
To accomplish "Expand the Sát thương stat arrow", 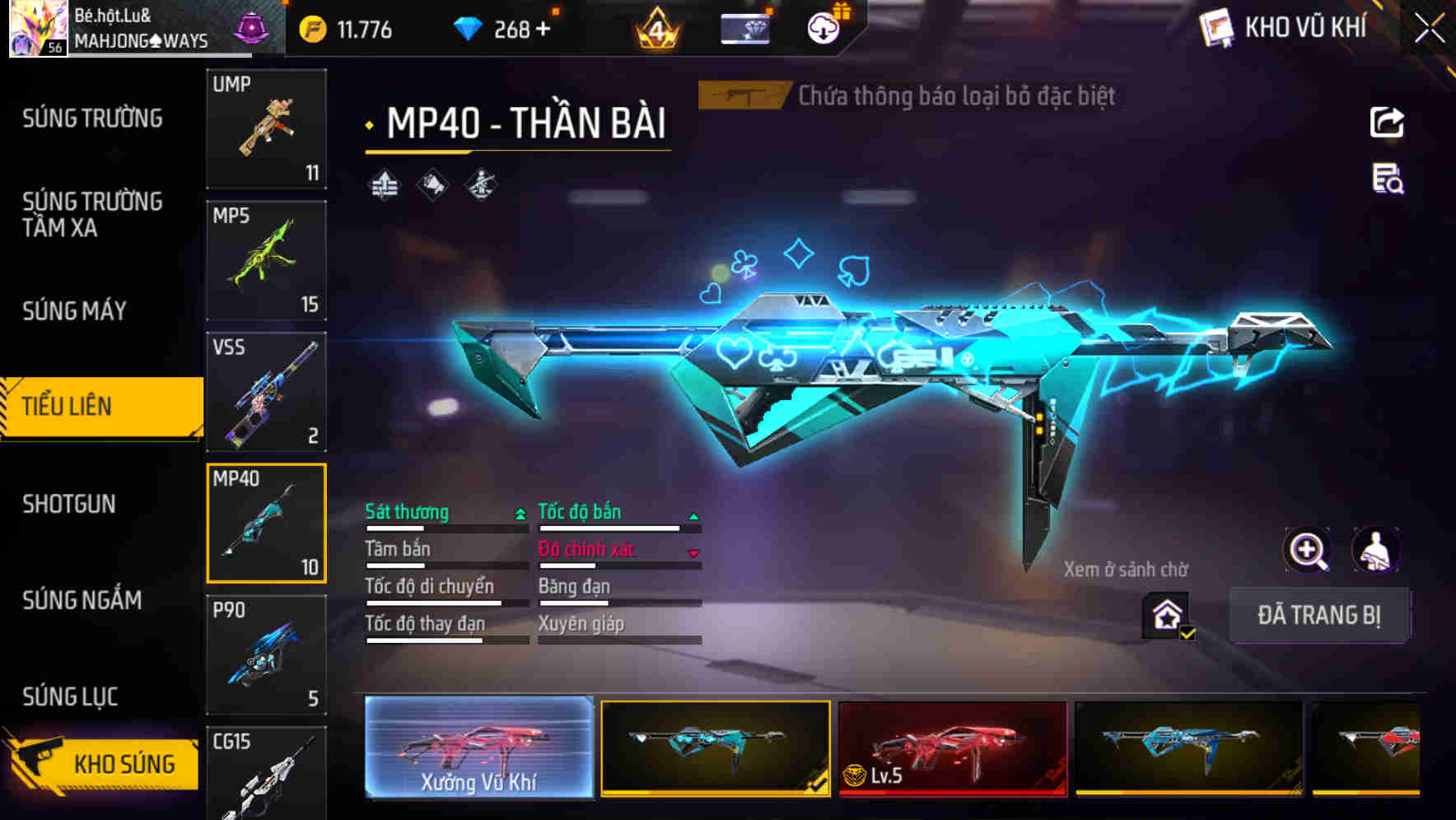I will (519, 513).
